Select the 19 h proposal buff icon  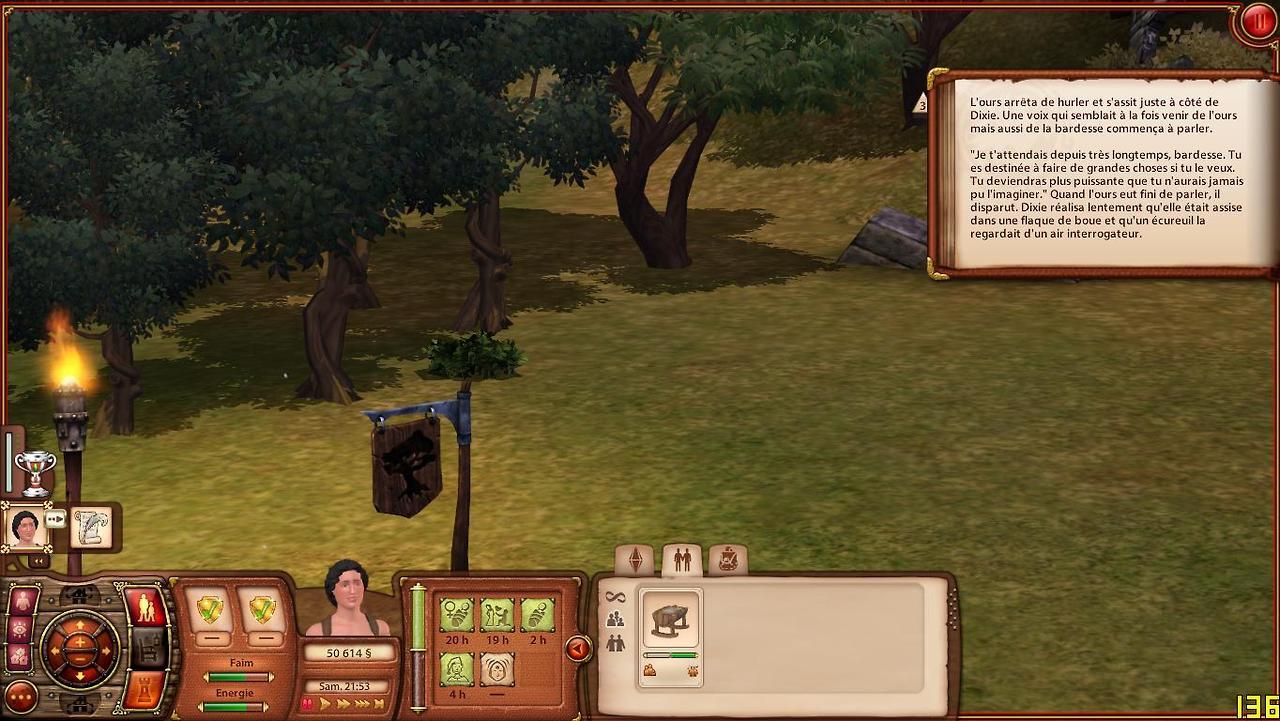(497, 614)
